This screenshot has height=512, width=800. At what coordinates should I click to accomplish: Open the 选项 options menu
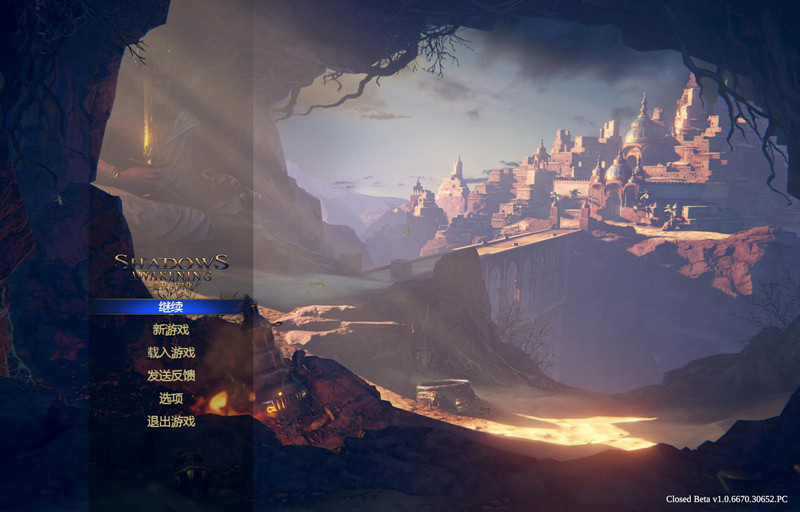click(x=171, y=398)
